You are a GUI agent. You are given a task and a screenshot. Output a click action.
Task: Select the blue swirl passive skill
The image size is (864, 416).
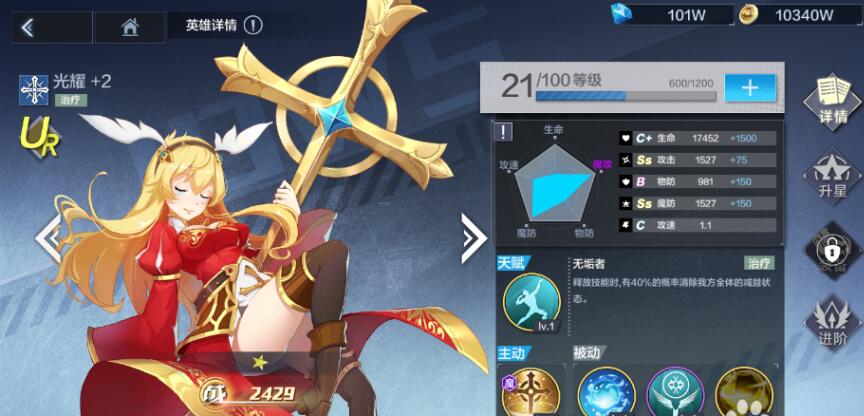pyautogui.click(x=607, y=394)
